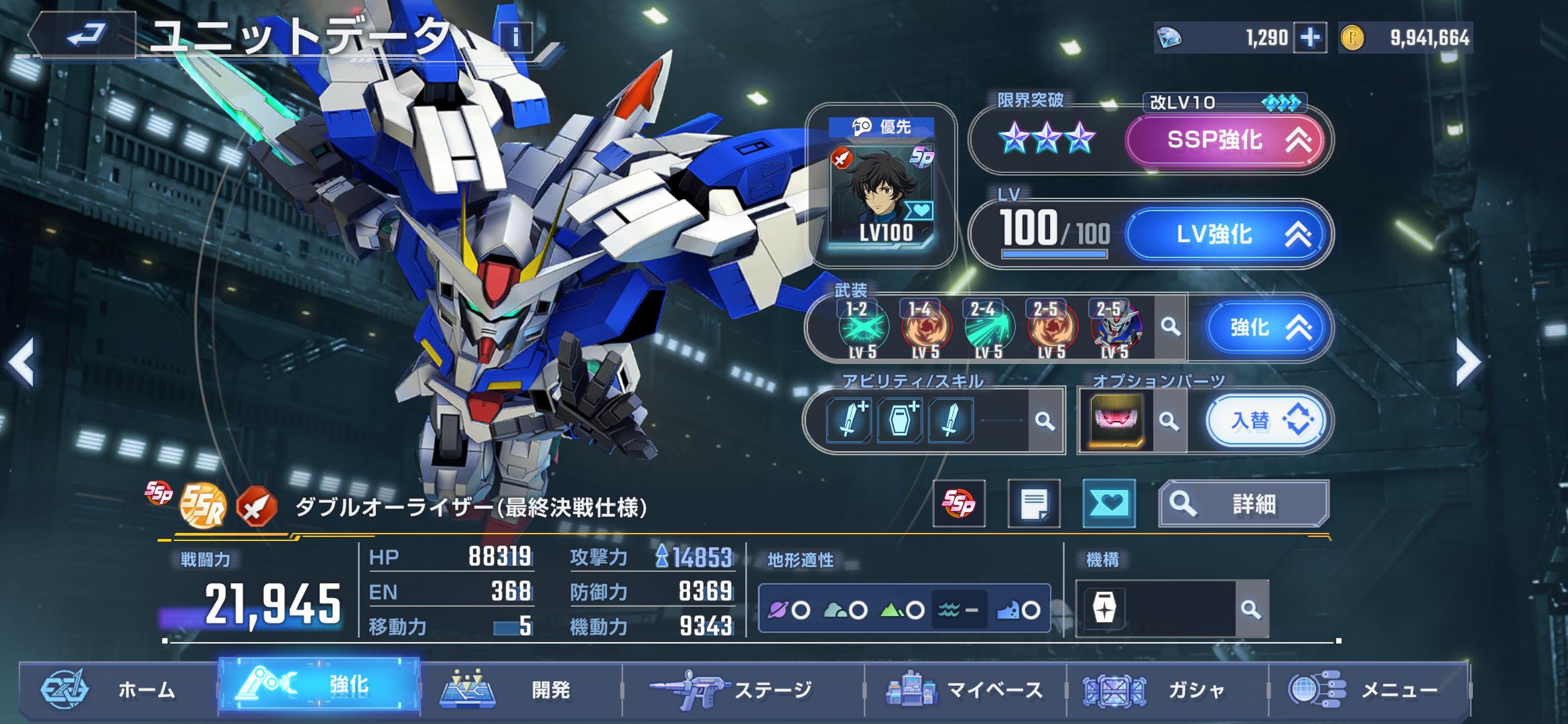
Task: Swap option parts with 入替 button
Action: click(x=1265, y=421)
